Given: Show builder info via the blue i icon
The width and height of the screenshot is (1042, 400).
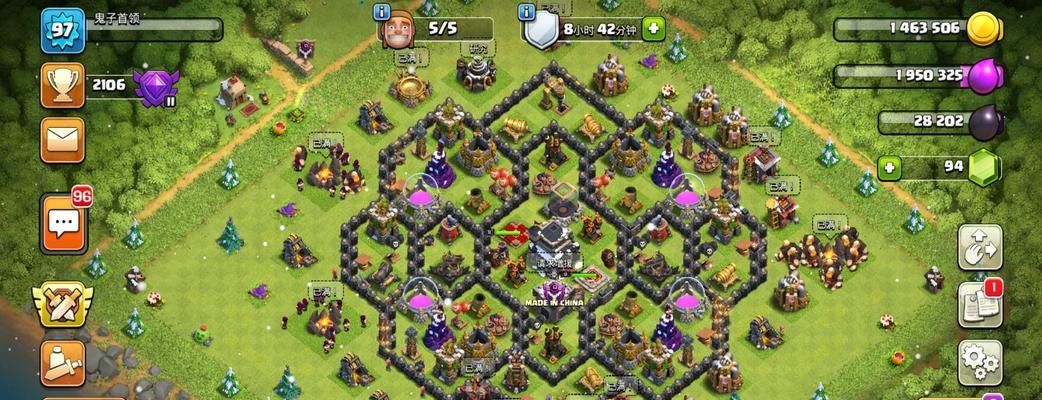Looking at the screenshot, I should click(x=381, y=12).
